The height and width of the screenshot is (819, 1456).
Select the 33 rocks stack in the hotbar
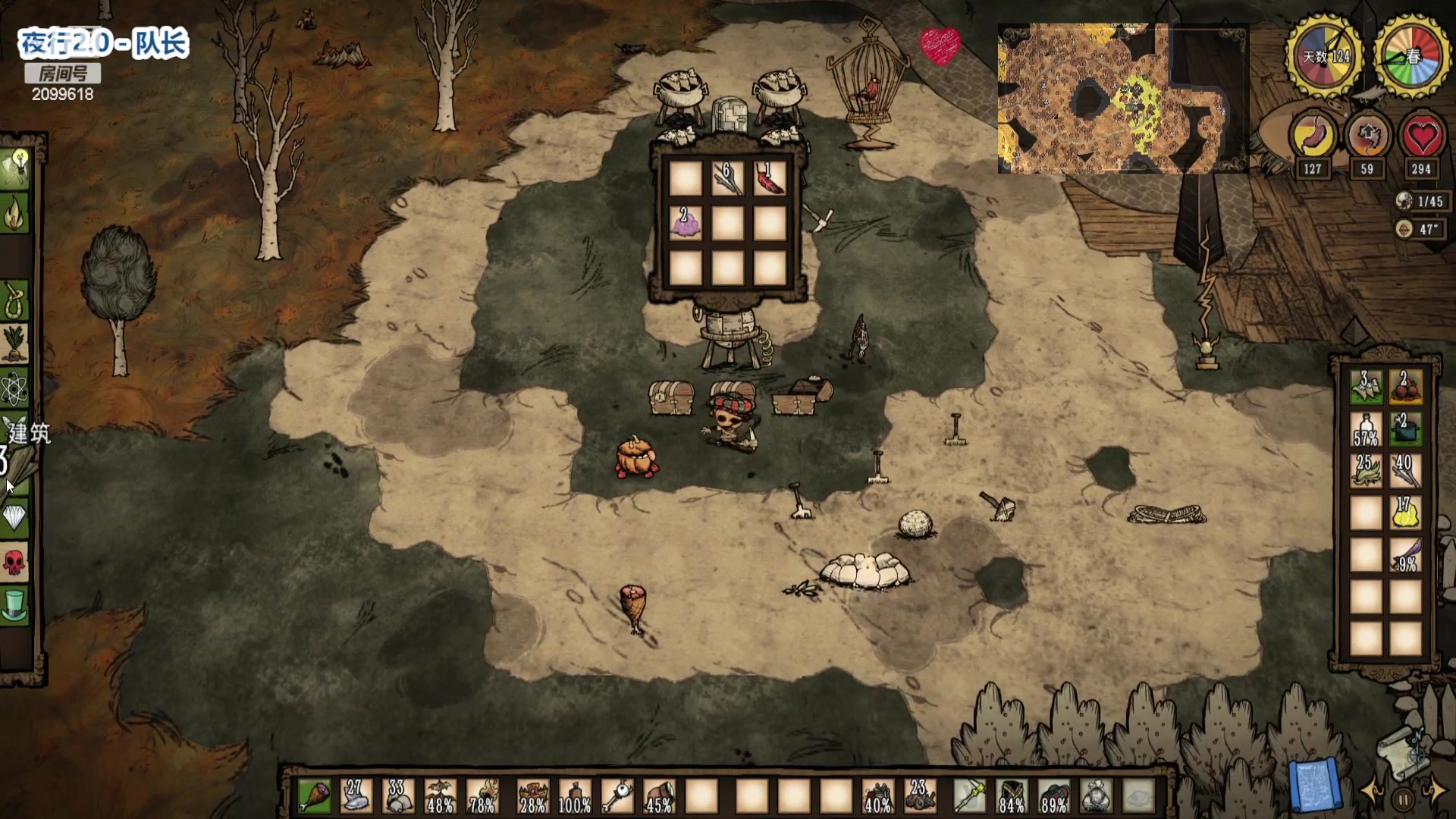coord(398,797)
